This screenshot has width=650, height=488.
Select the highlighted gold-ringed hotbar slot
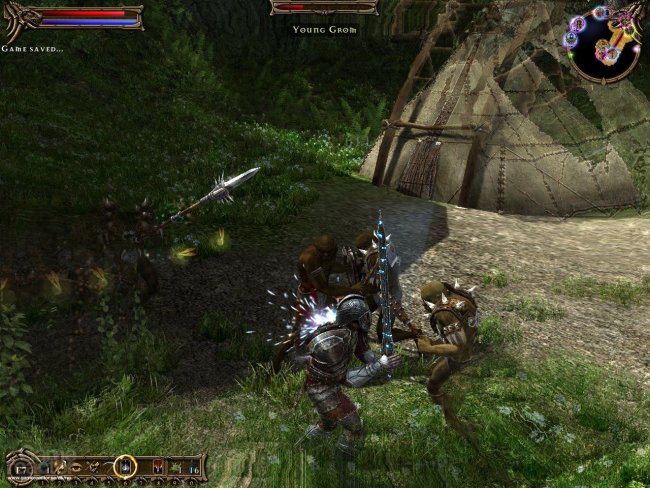click(125, 466)
